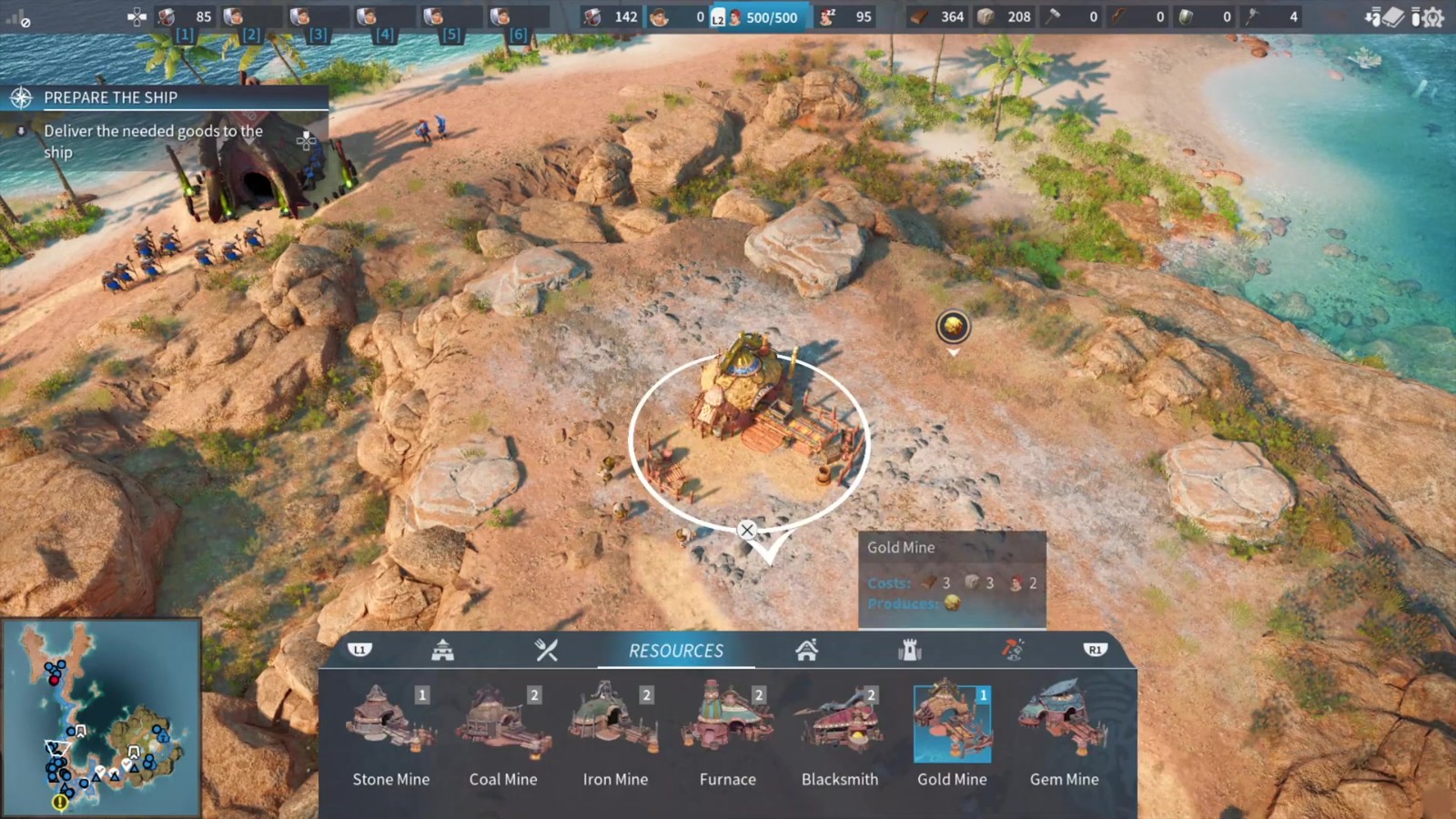Click the minimap in bottom-left corner
The width and height of the screenshot is (1456, 819).
tap(100, 719)
